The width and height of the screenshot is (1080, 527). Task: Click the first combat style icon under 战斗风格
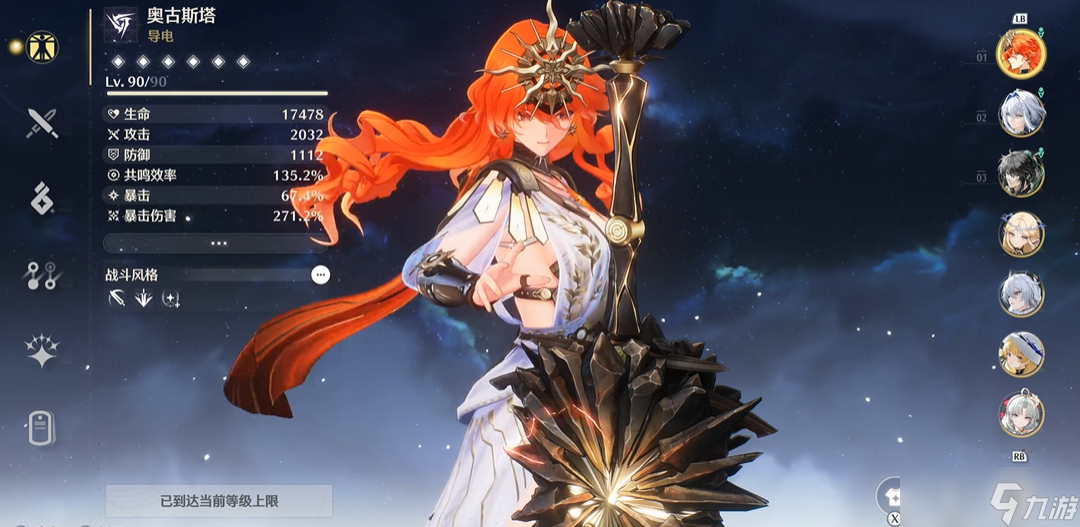[x=117, y=298]
